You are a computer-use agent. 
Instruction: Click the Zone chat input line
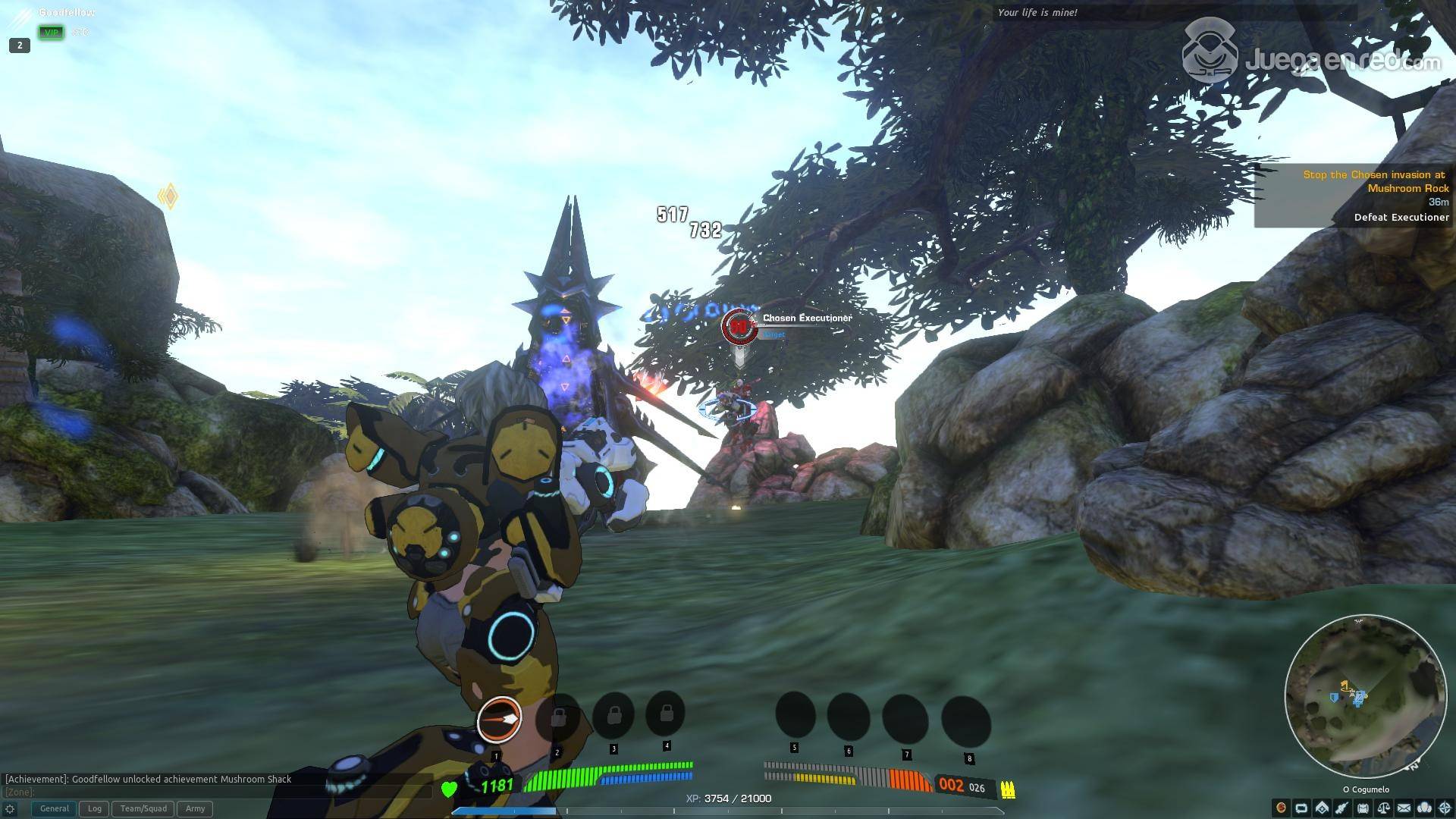coord(212,792)
